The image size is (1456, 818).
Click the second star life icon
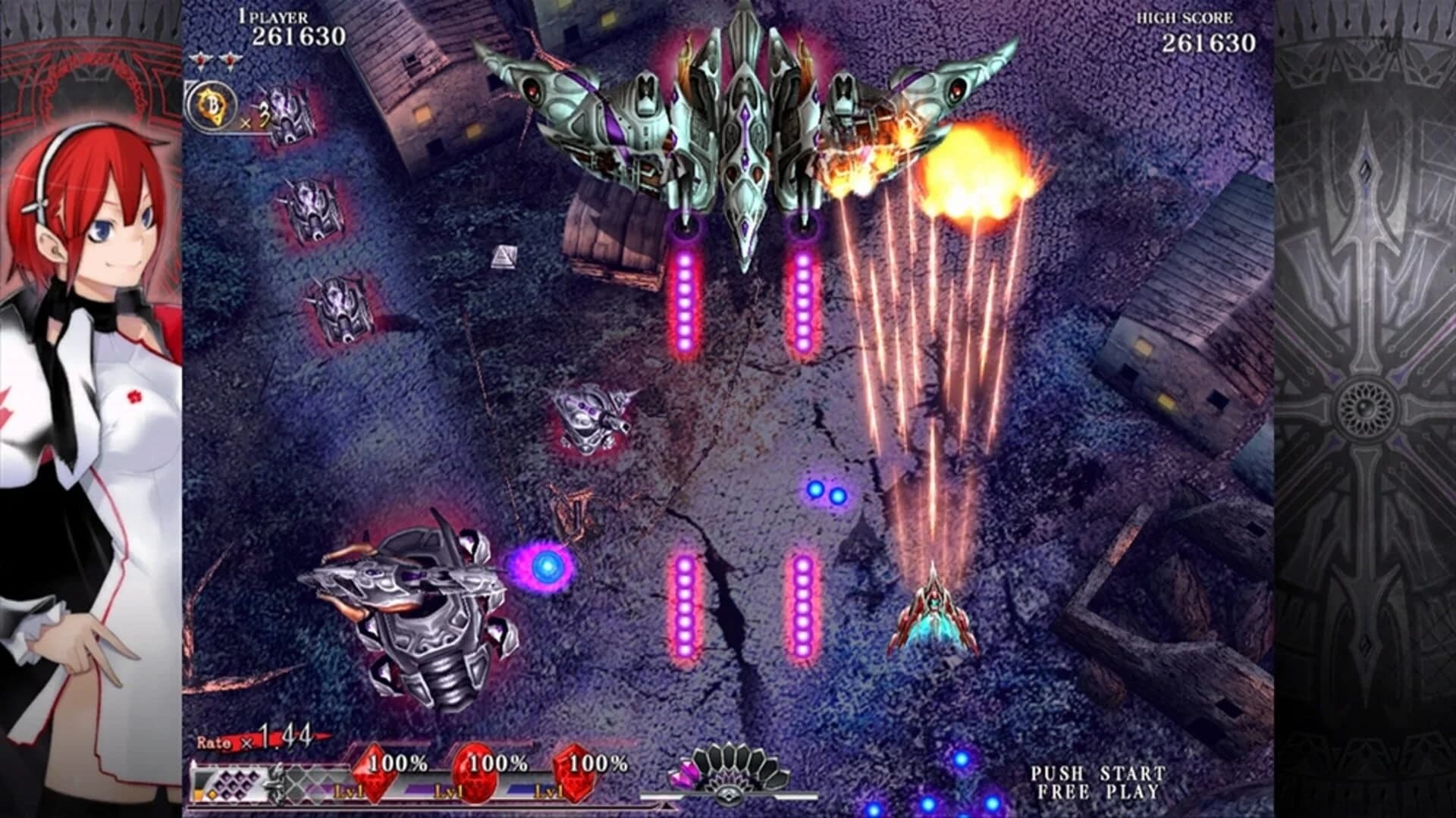click(230, 61)
